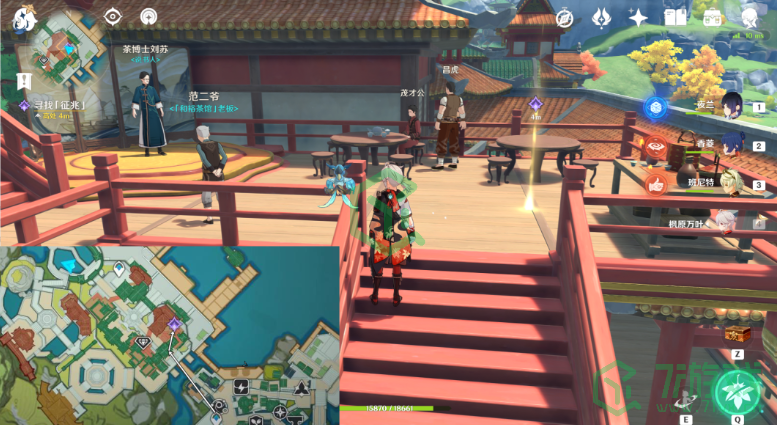777x425 pixels.
Task: Open the adventurer handbook book icon
Action: (x=676, y=18)
